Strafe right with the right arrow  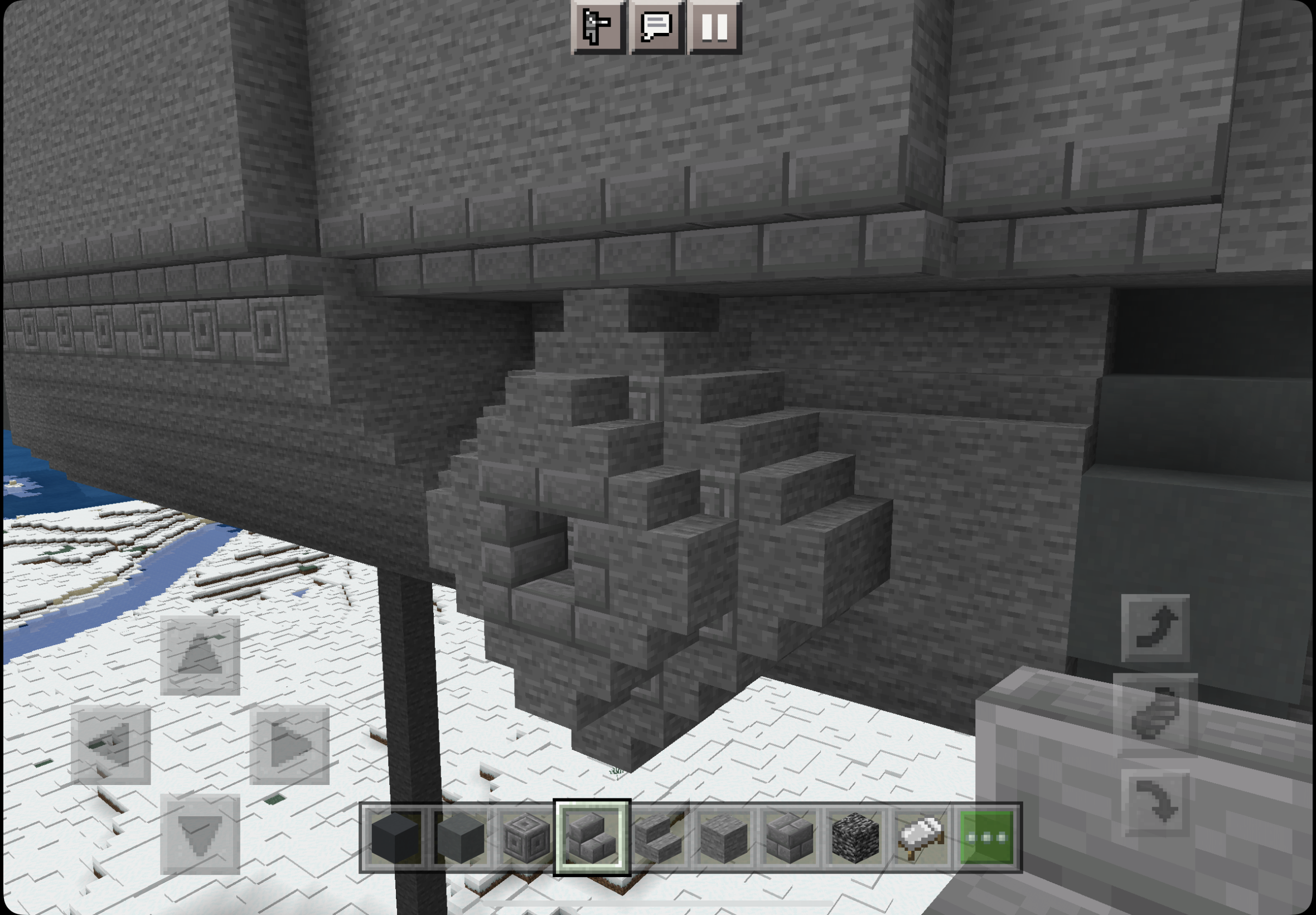click(289, 744)
